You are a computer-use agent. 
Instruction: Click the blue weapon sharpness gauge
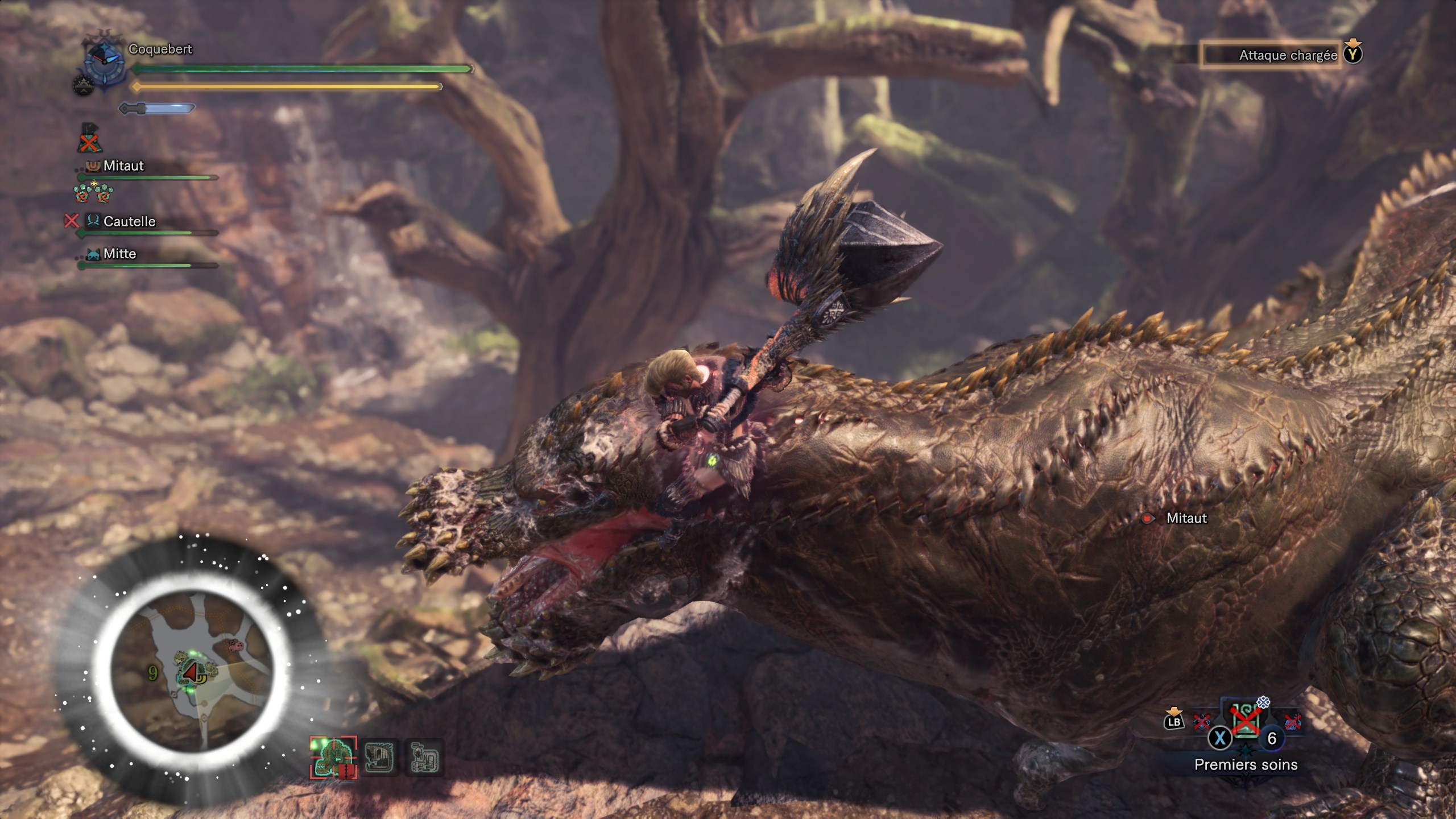pyautogui.click(x=157, y=108)
